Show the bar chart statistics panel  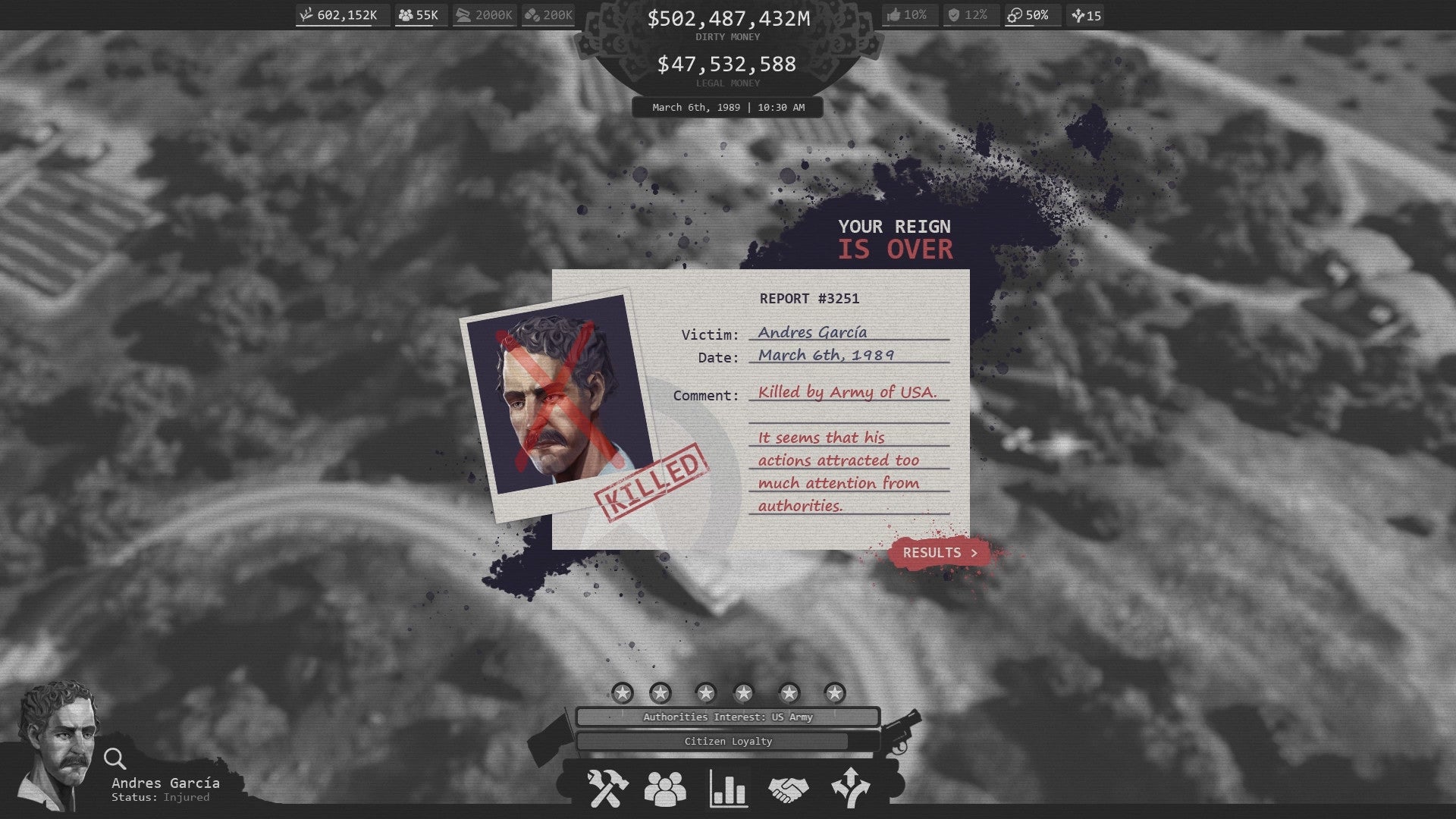[x=728, y=789]
